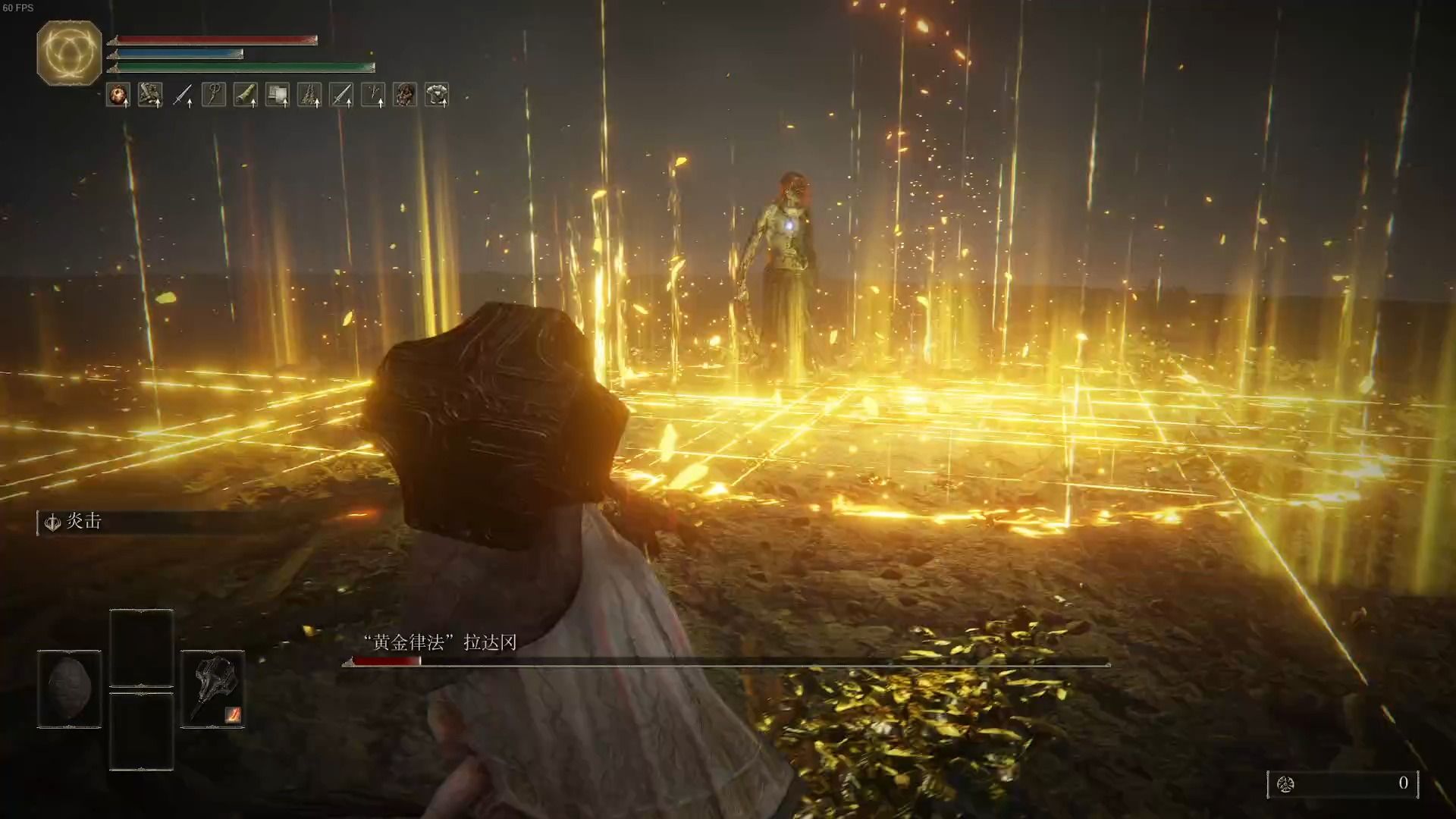The image size is (1456, 819).
Task: Click the round orange orb buff icon
Action: [x=118, y=95]
